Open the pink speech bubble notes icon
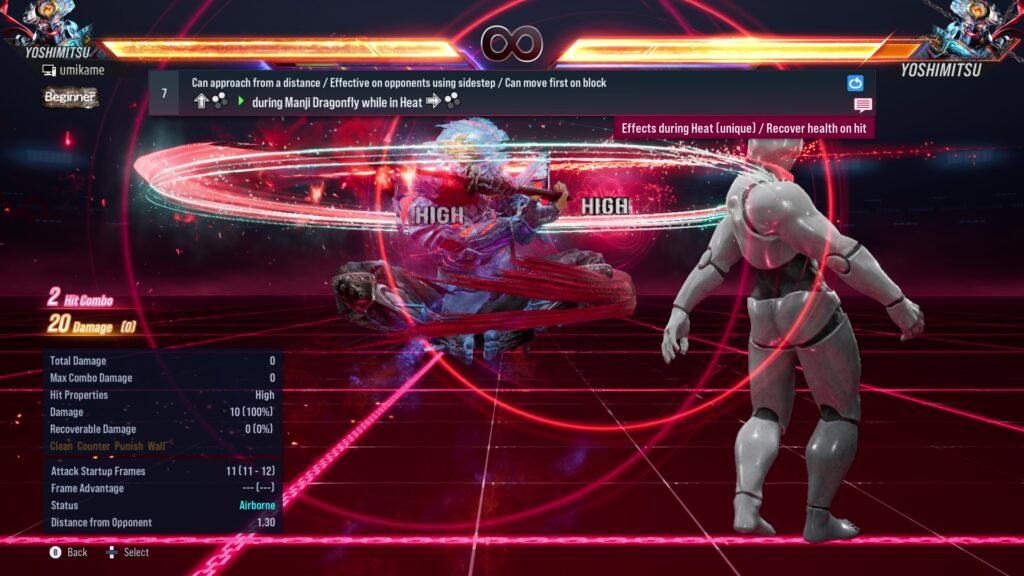Image resolution: width=1024 pixels, height=576 pixels. [863, 105]
